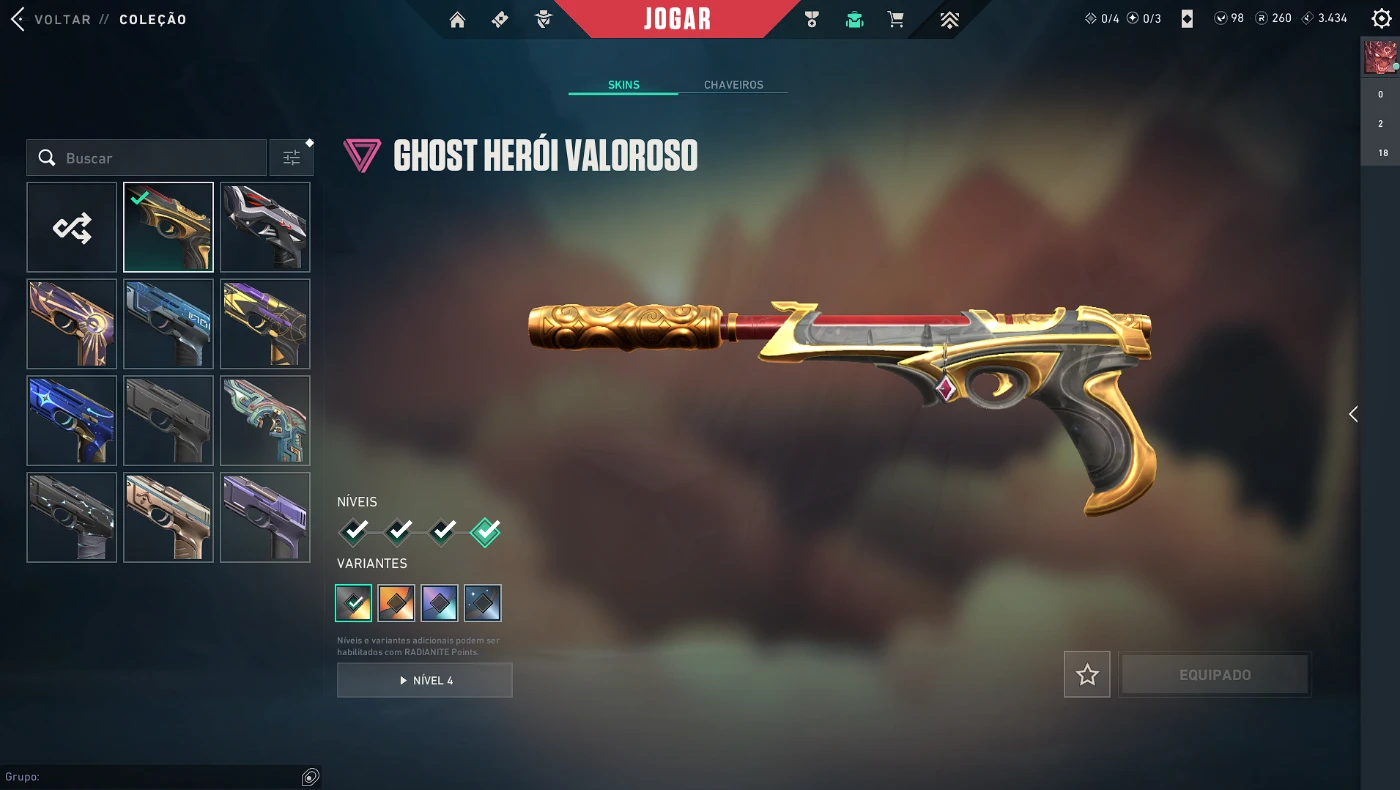Select the fourth level checkmark
Viewport: 1400px width, 790px height.
[x=485, y=531]
